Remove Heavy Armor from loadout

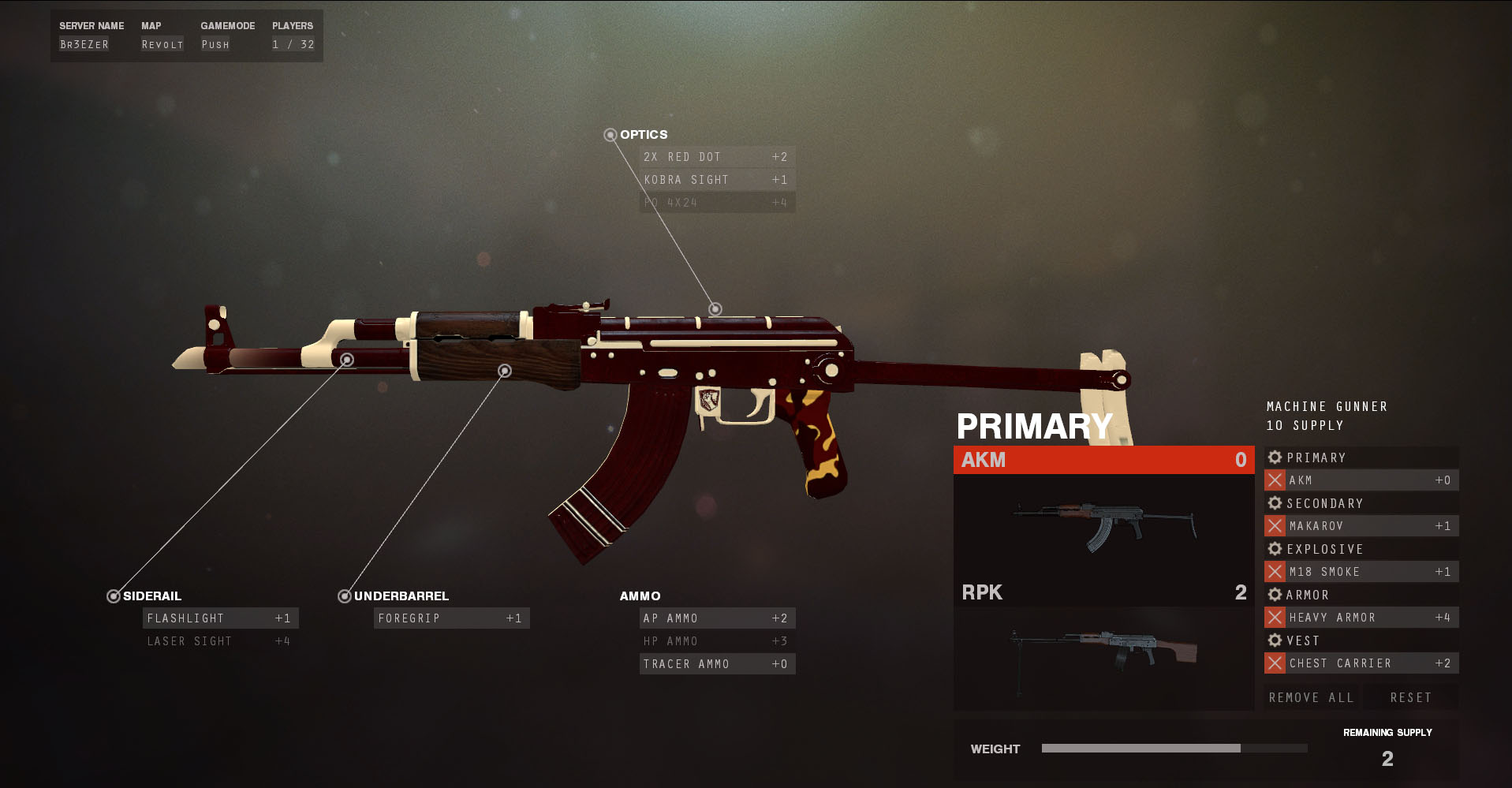pyautogui.click(x=1275, y=618)
